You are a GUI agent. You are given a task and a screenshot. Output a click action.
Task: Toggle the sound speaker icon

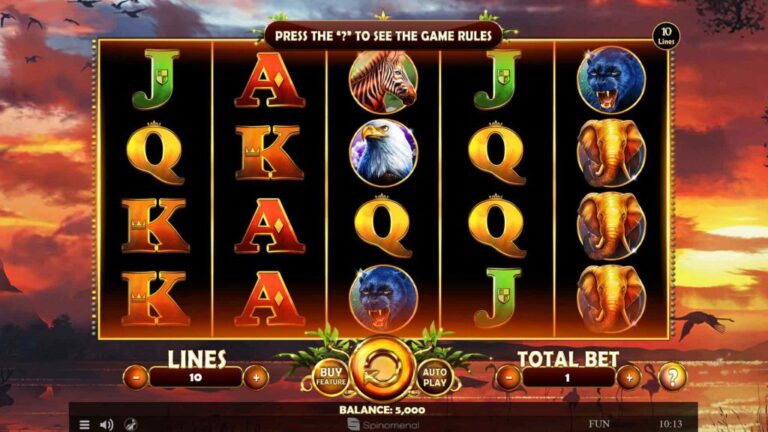[x=106, y=424]
